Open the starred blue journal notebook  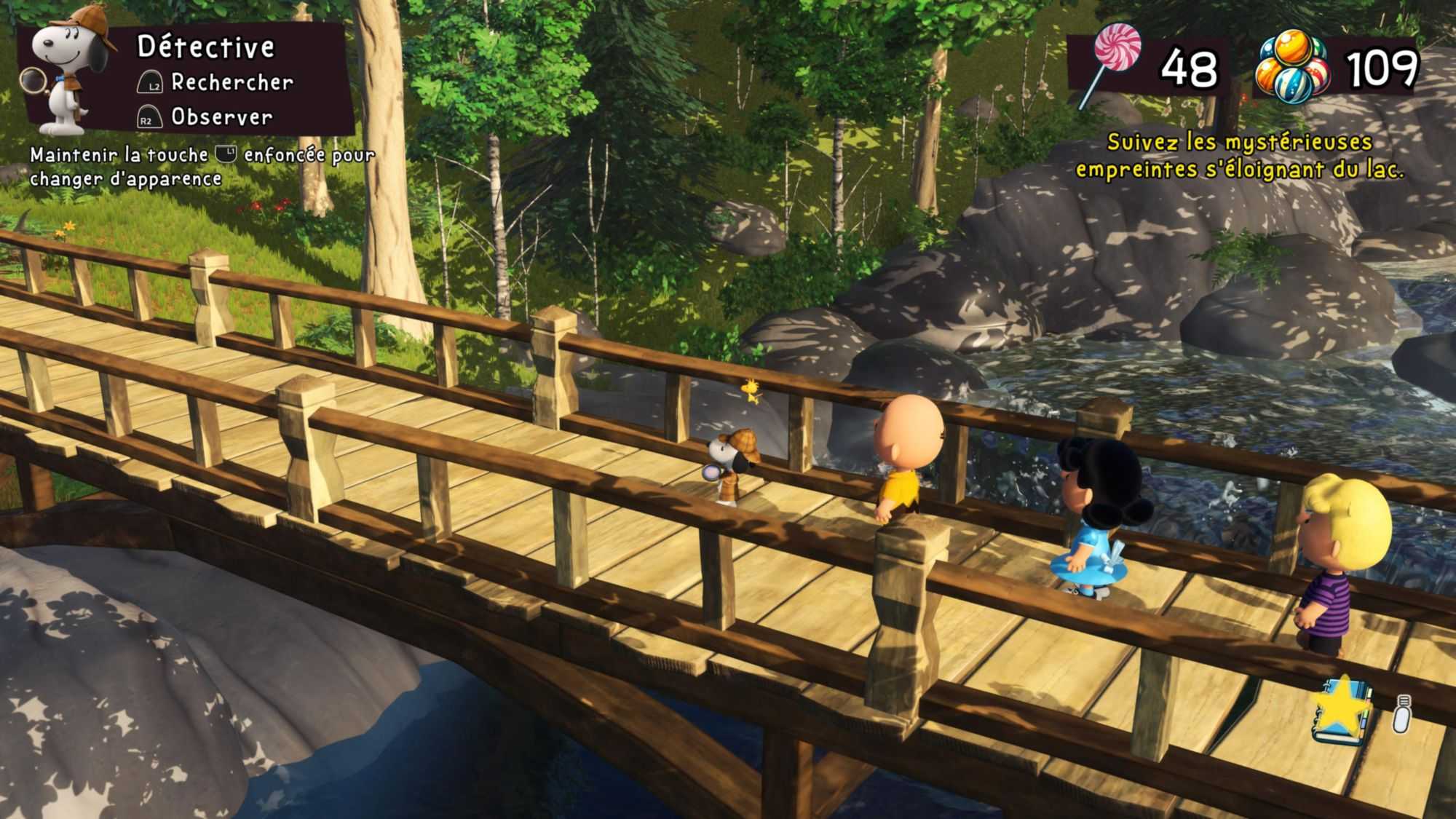1343,711
